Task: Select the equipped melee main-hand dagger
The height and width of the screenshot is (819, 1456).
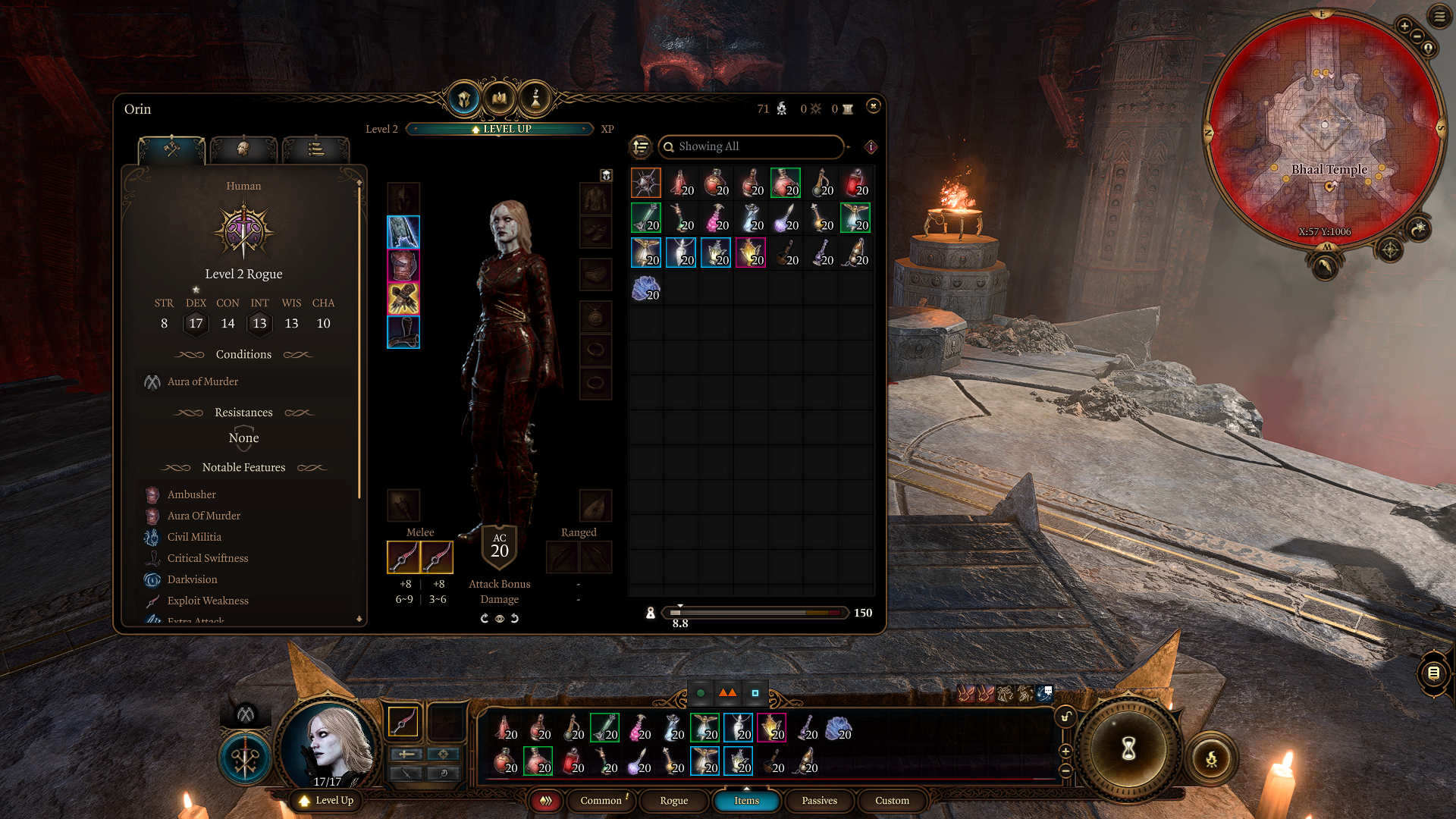Action: tap(403, 557)
